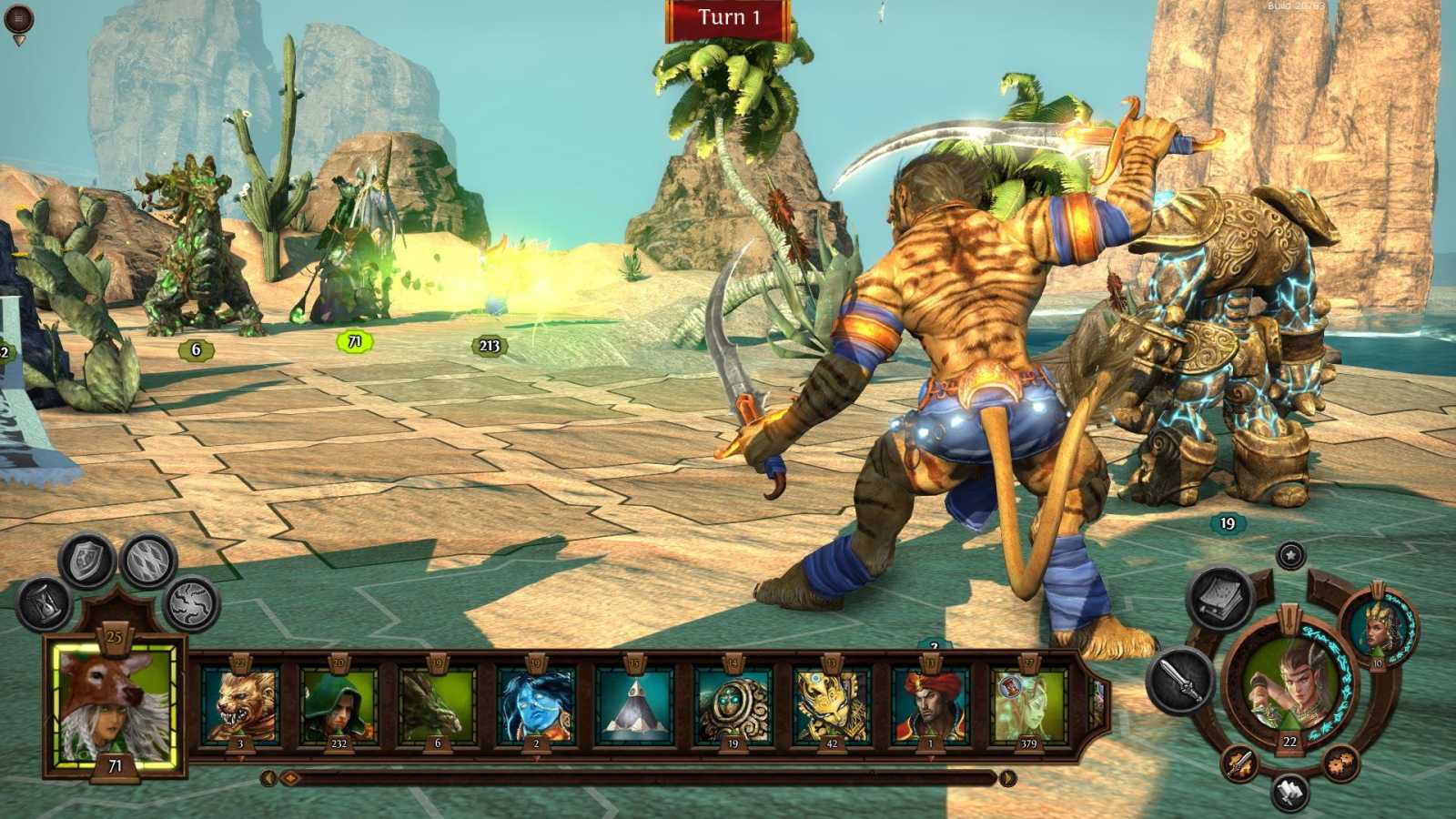Click the defense bonus gear icon

[1340, 763]
